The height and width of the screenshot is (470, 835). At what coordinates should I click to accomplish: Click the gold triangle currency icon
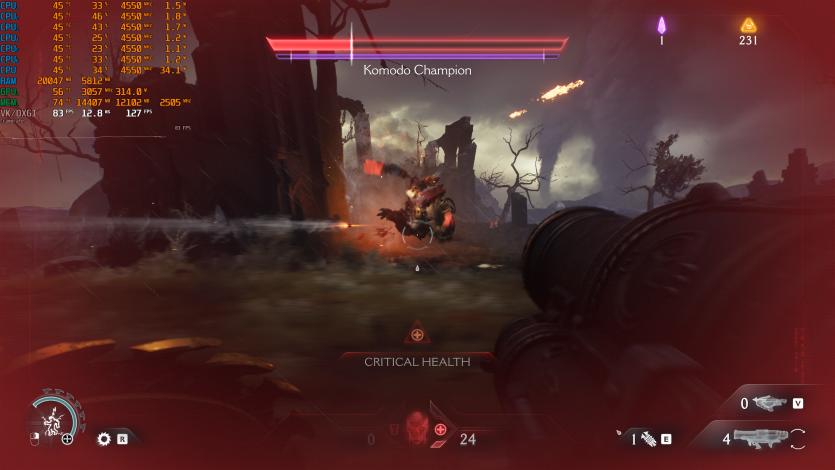(x=748, y=25)
